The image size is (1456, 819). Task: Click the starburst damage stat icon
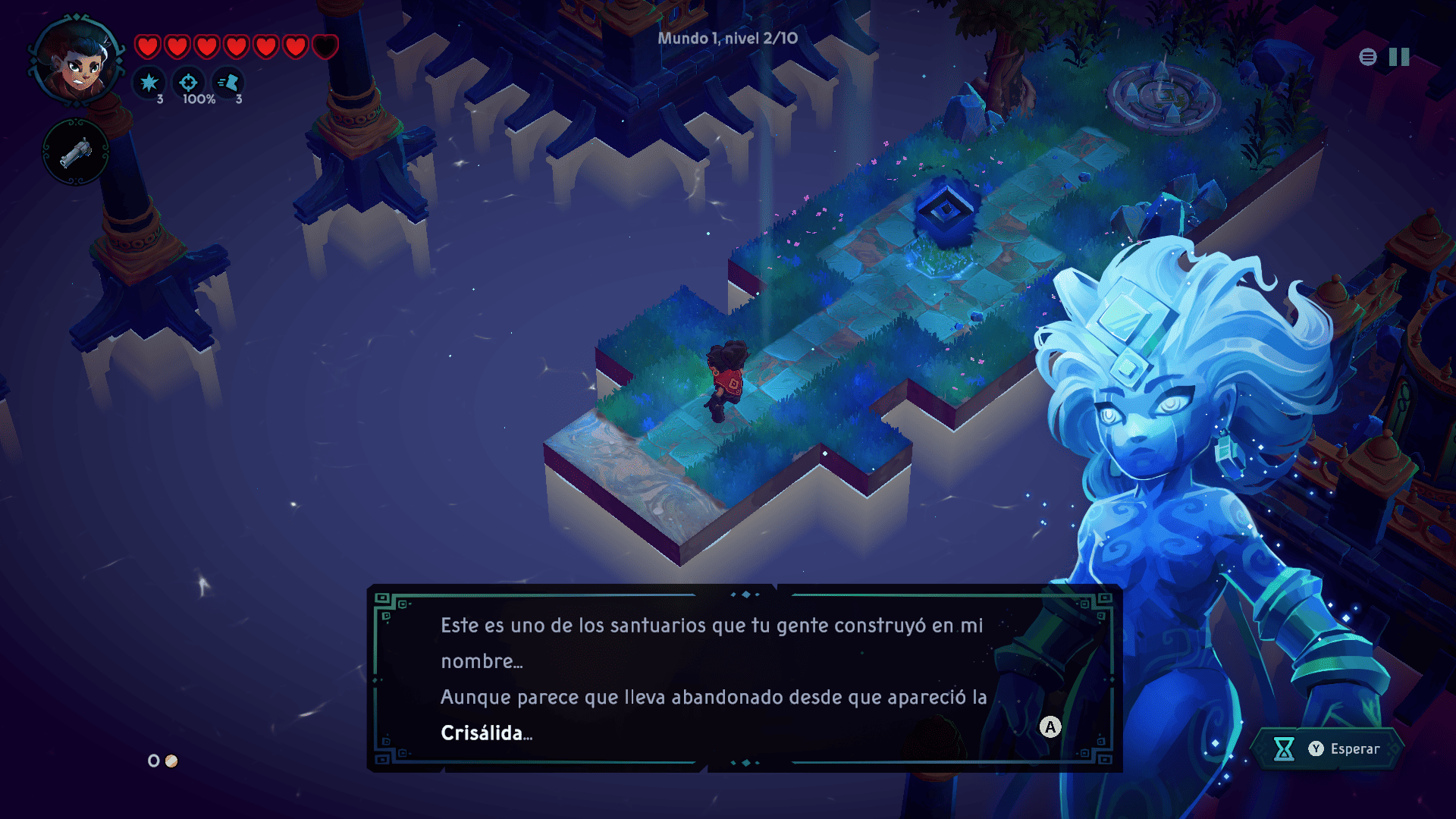point(149,82)
